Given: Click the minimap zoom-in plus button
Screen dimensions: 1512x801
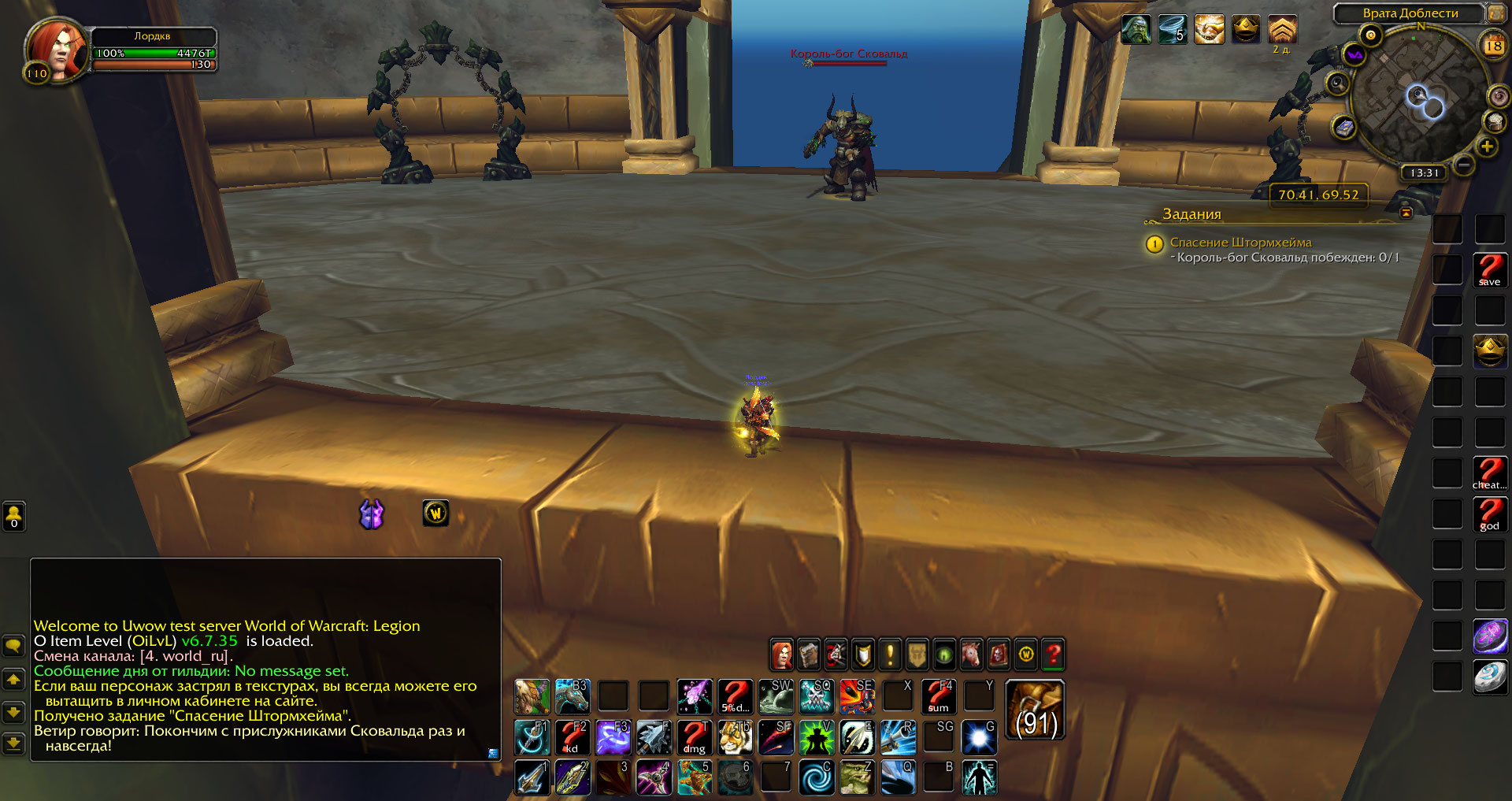Looking at the screenshot, I should (x=1487, y=146).
